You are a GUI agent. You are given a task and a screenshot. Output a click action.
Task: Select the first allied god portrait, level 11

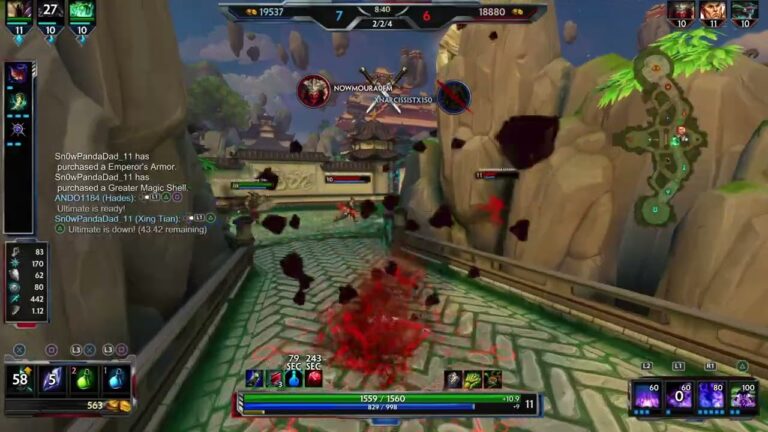[x=17, y=12]
